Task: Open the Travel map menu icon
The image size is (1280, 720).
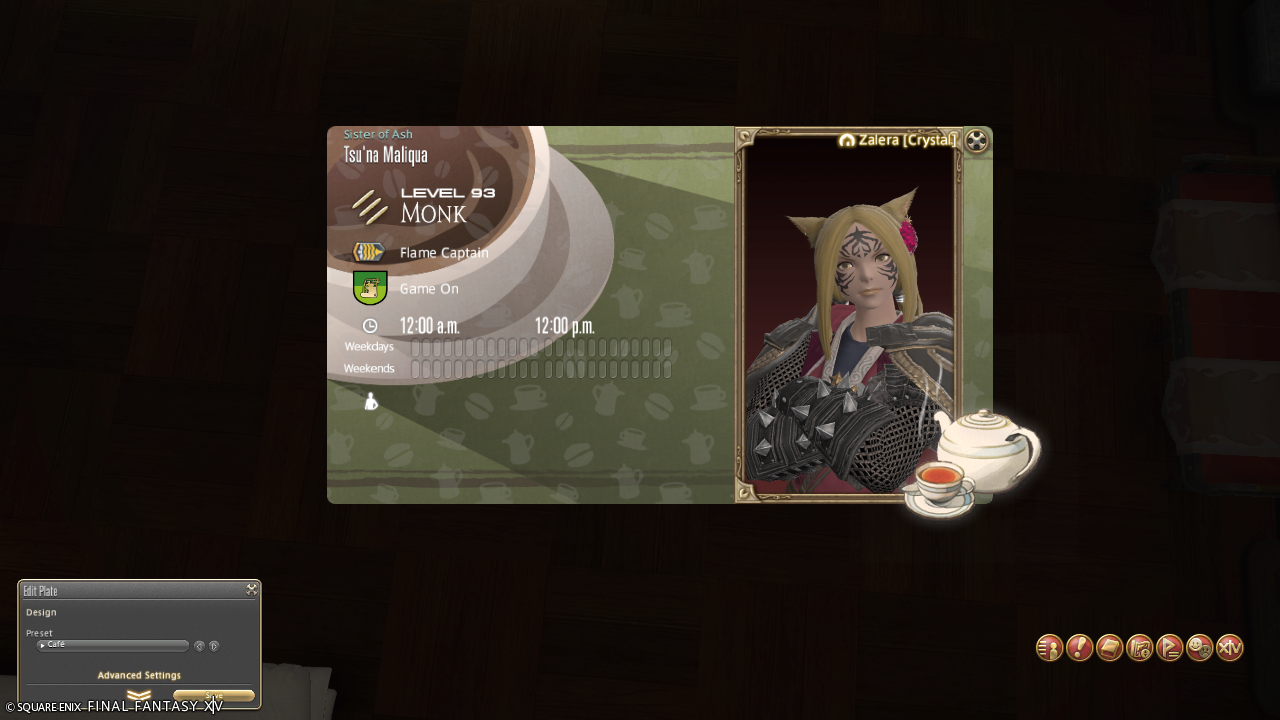Action: pos(1139,648)
